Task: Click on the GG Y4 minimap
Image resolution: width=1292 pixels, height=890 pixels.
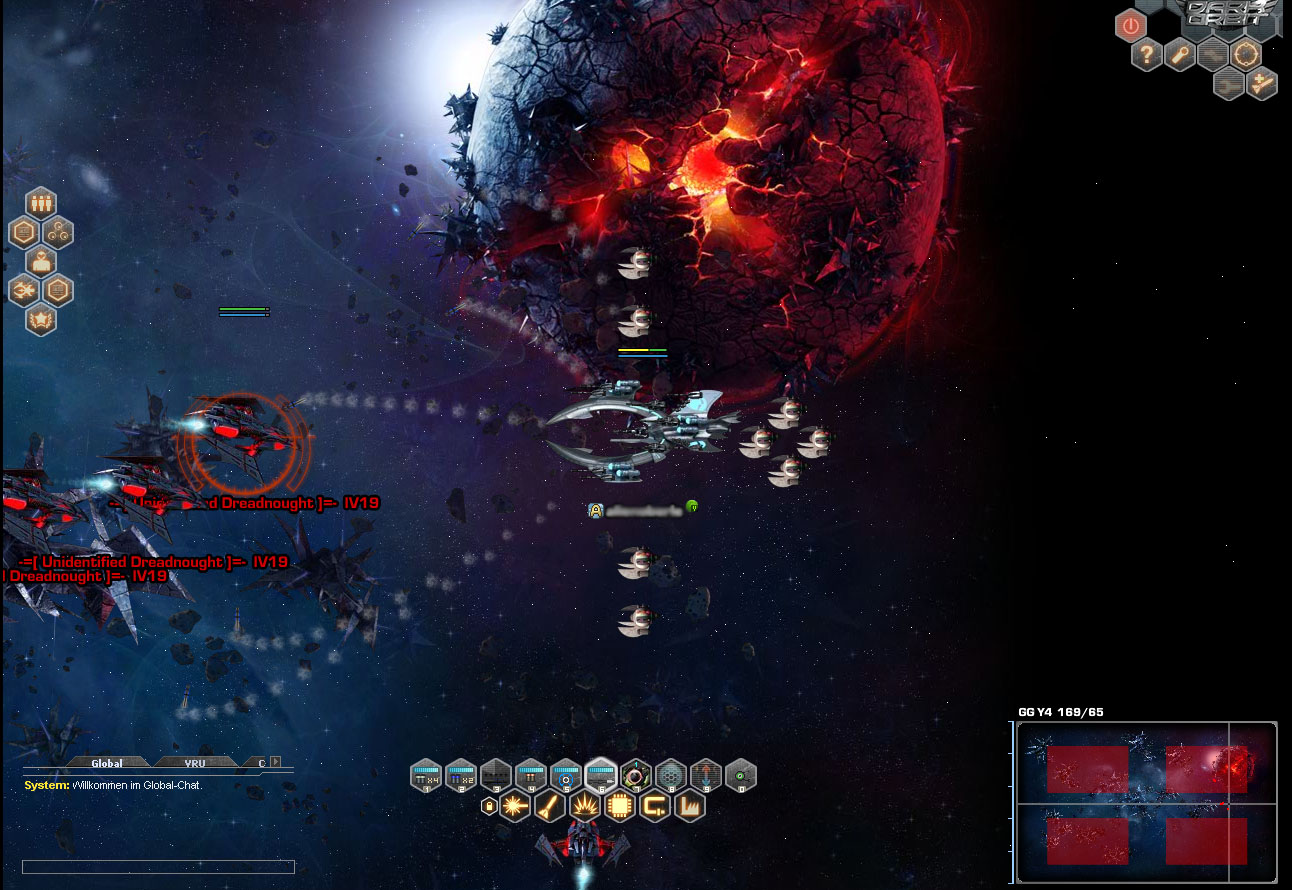Action: click(1146, 803)
